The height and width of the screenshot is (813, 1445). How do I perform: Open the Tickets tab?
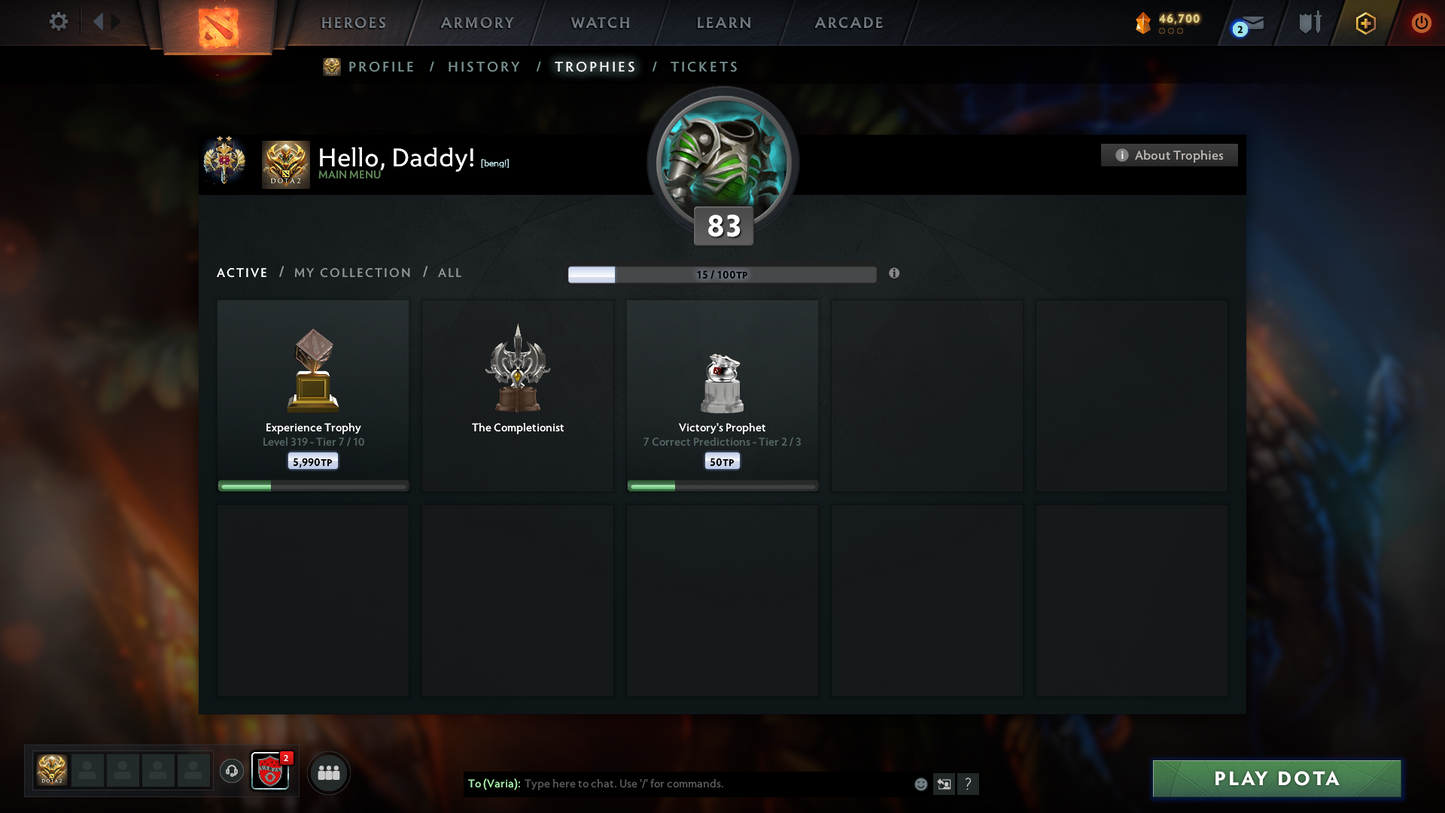(x=704, y=67)
